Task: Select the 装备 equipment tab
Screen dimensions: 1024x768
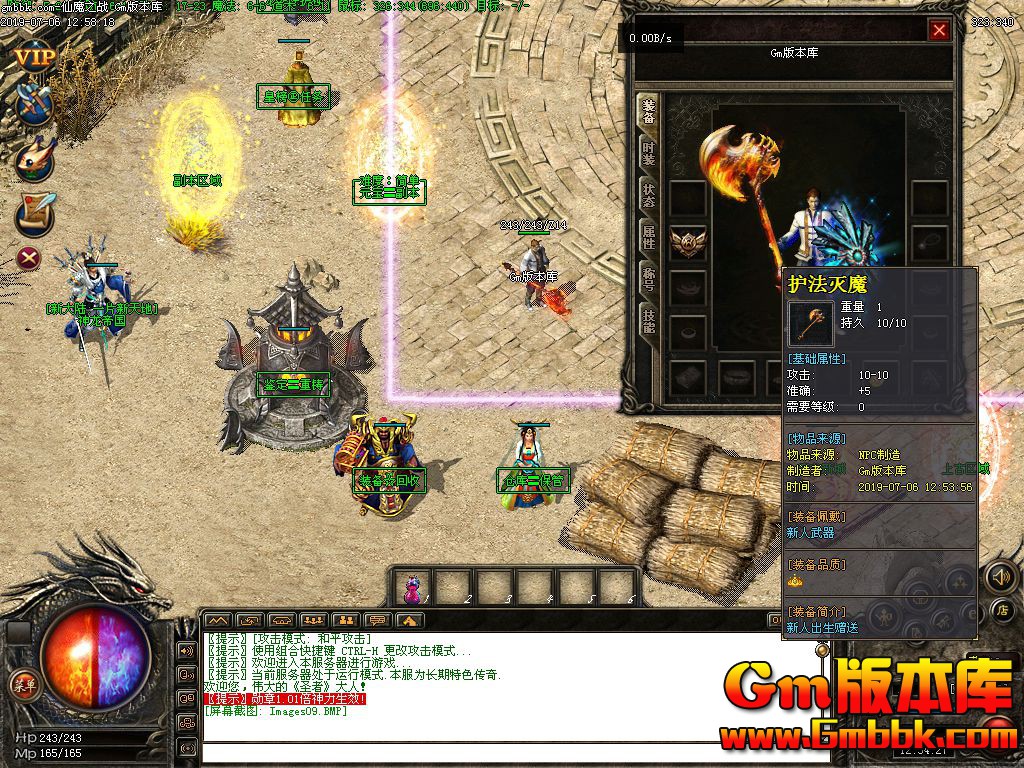Action: coord(648,111)
